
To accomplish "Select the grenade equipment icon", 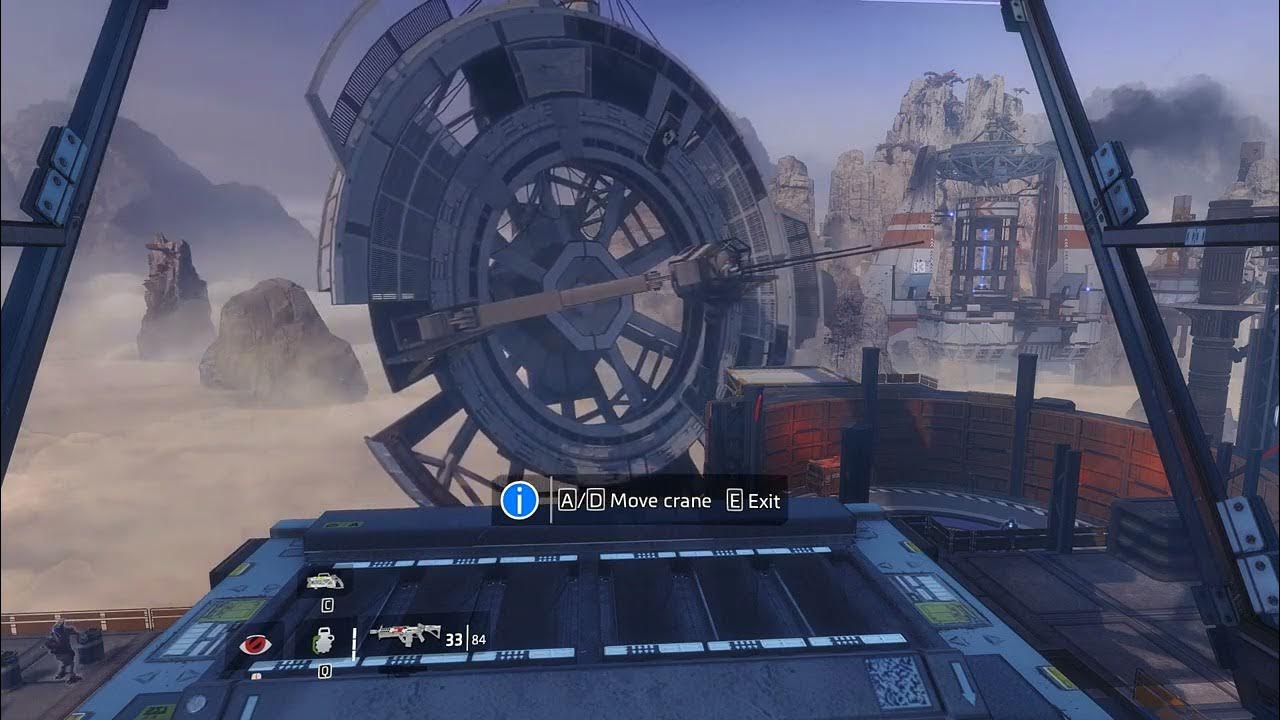I will (325, 639).
